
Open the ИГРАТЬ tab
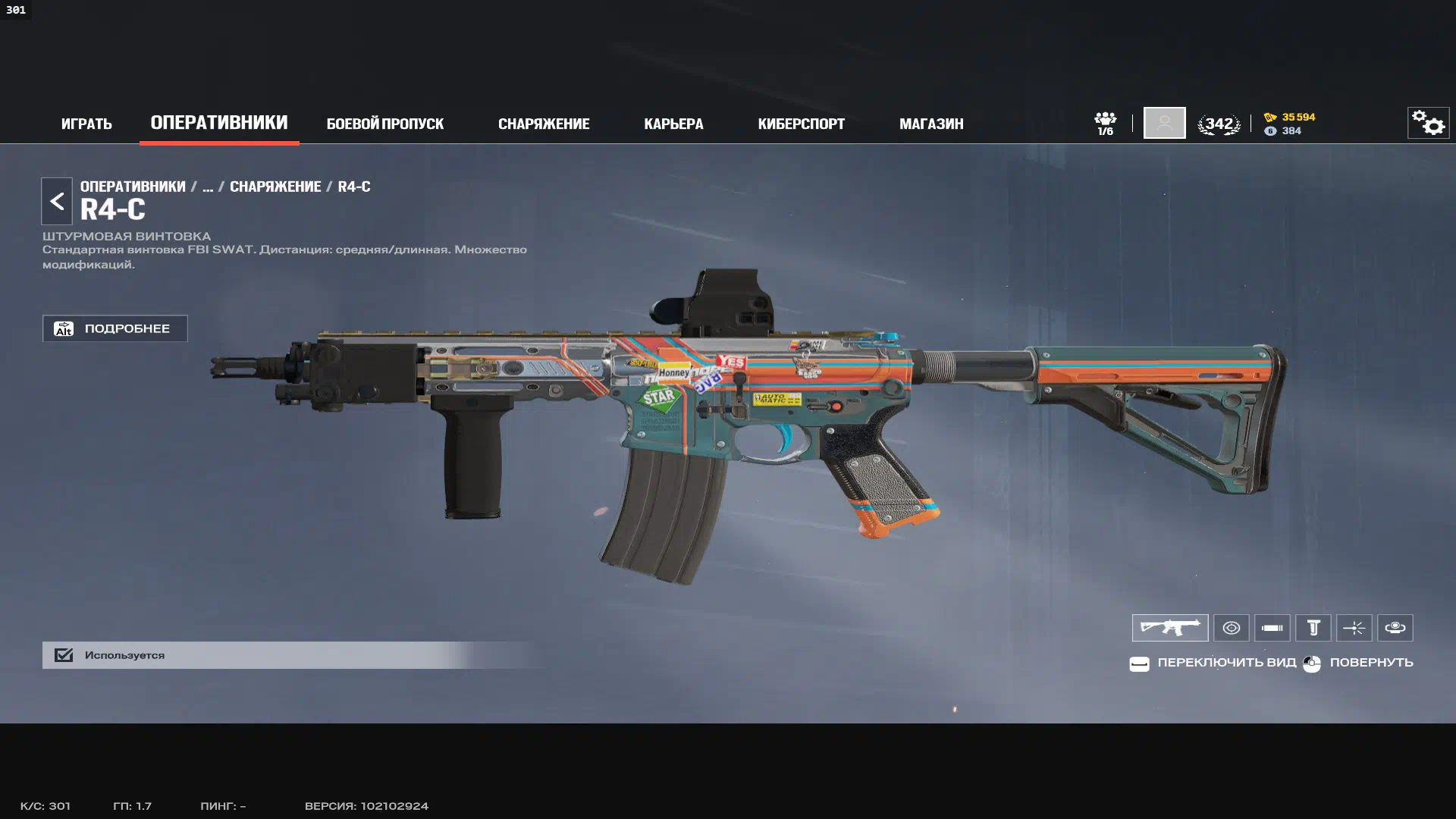click(86, 124)
